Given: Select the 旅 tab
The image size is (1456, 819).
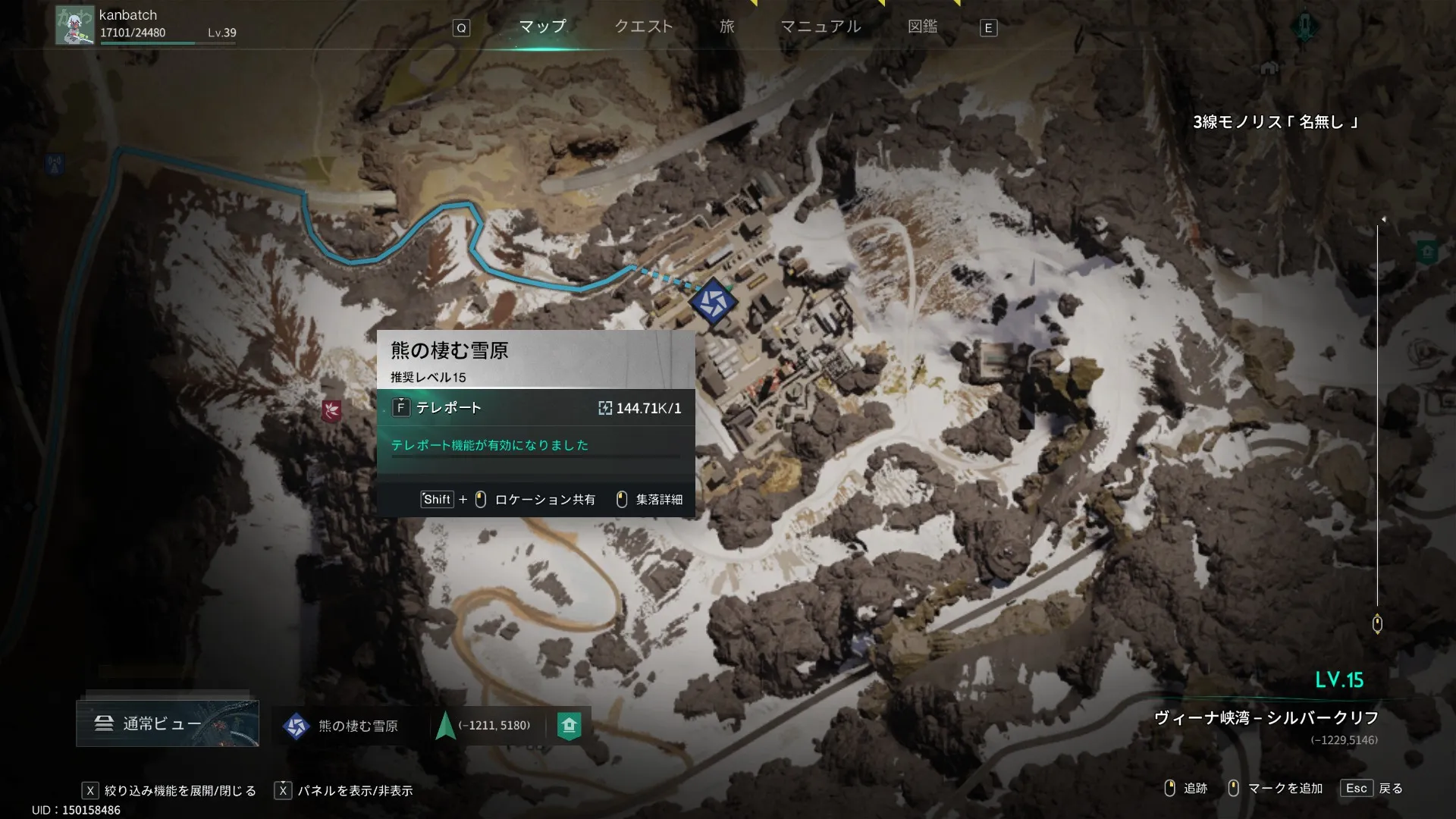Looking at the screenshot, I should tap(726, 27).
